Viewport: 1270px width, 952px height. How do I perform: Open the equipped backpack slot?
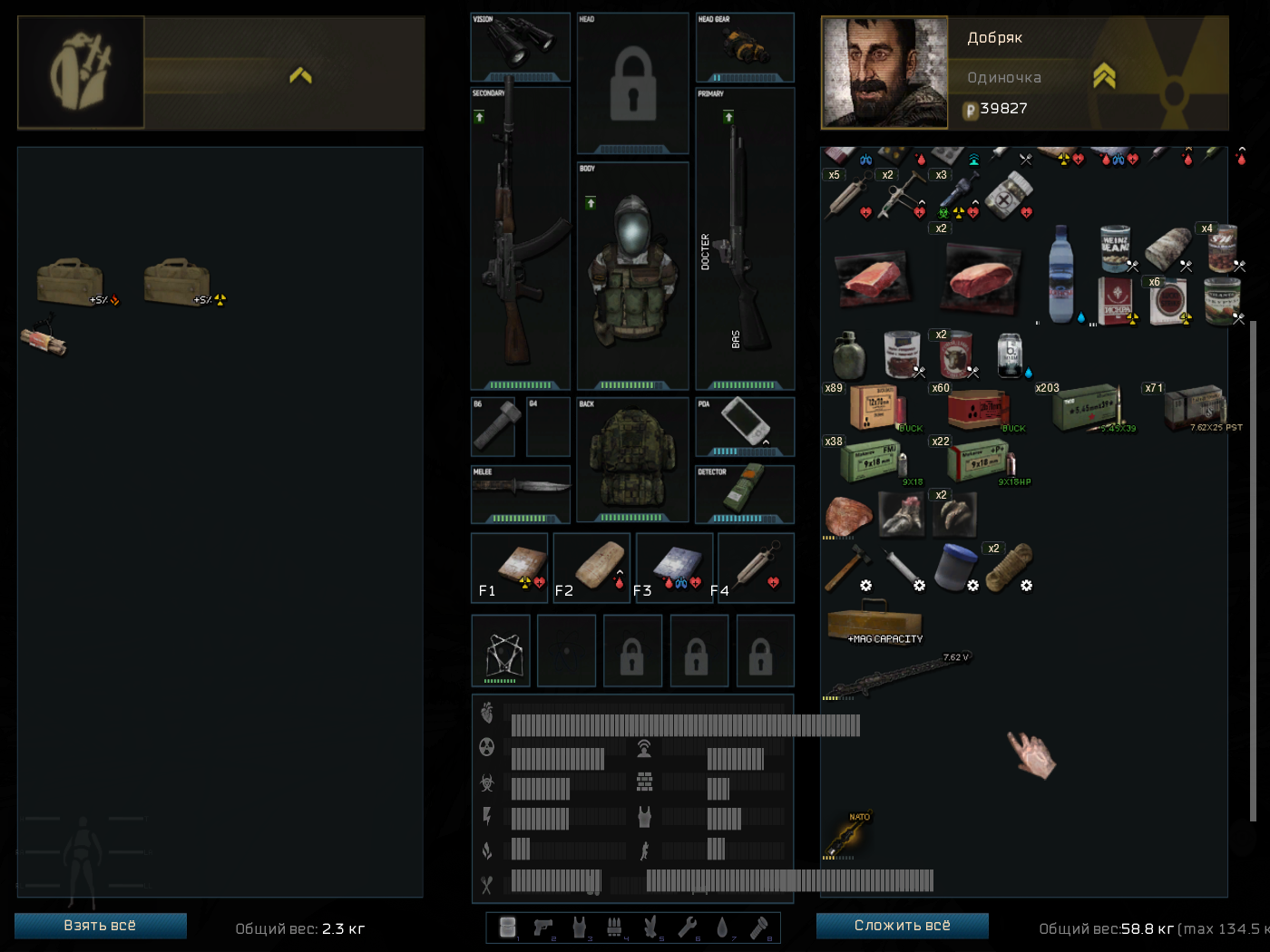tap(632, 458)
